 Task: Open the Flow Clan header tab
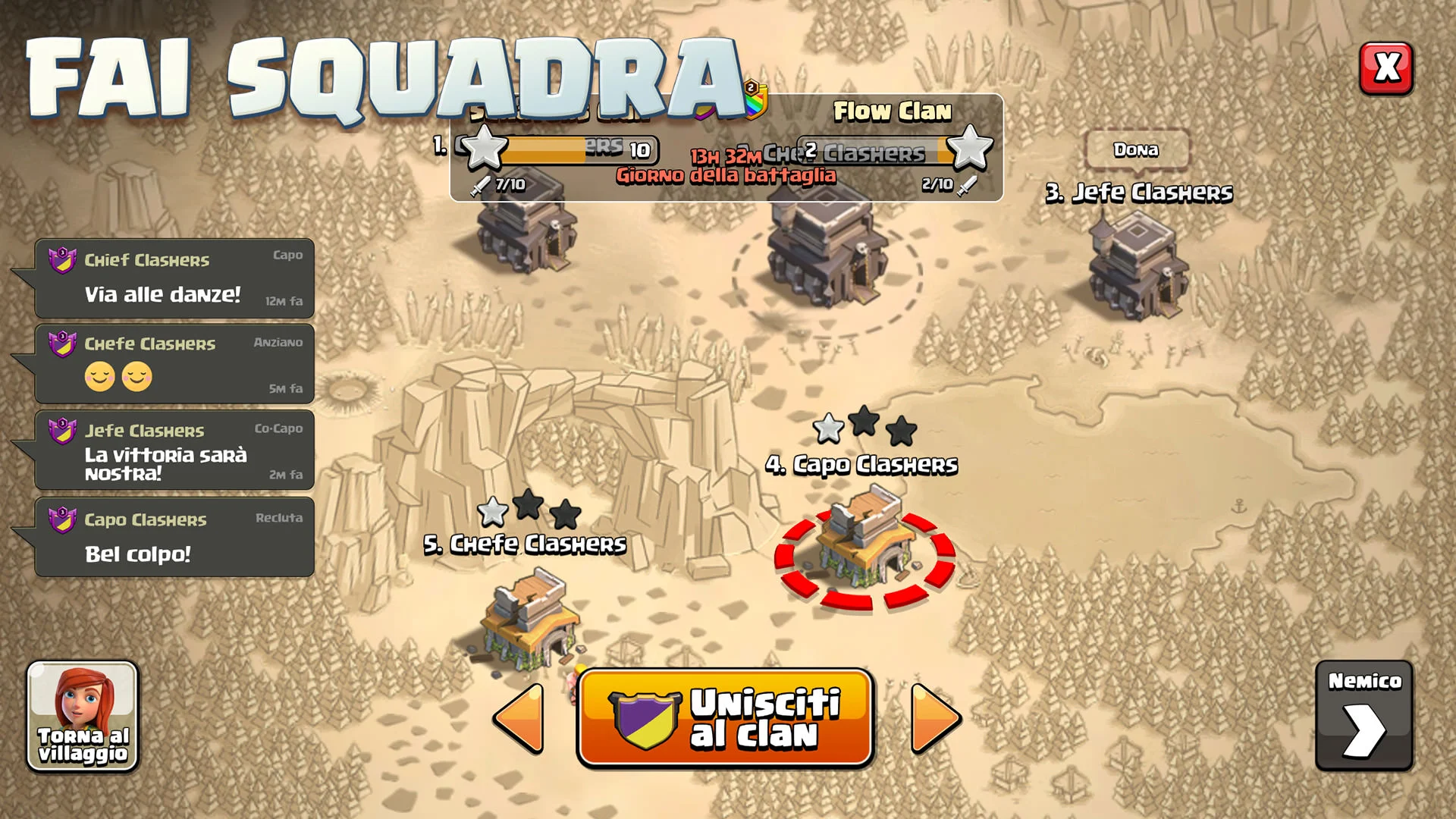click(x=892, y=112)
